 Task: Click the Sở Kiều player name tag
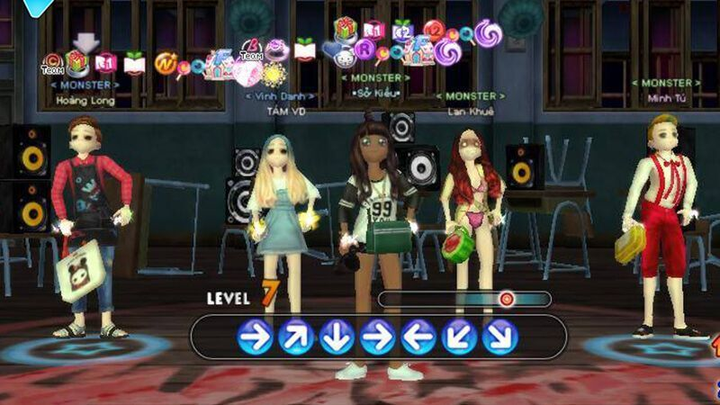[x=376, y=92]
